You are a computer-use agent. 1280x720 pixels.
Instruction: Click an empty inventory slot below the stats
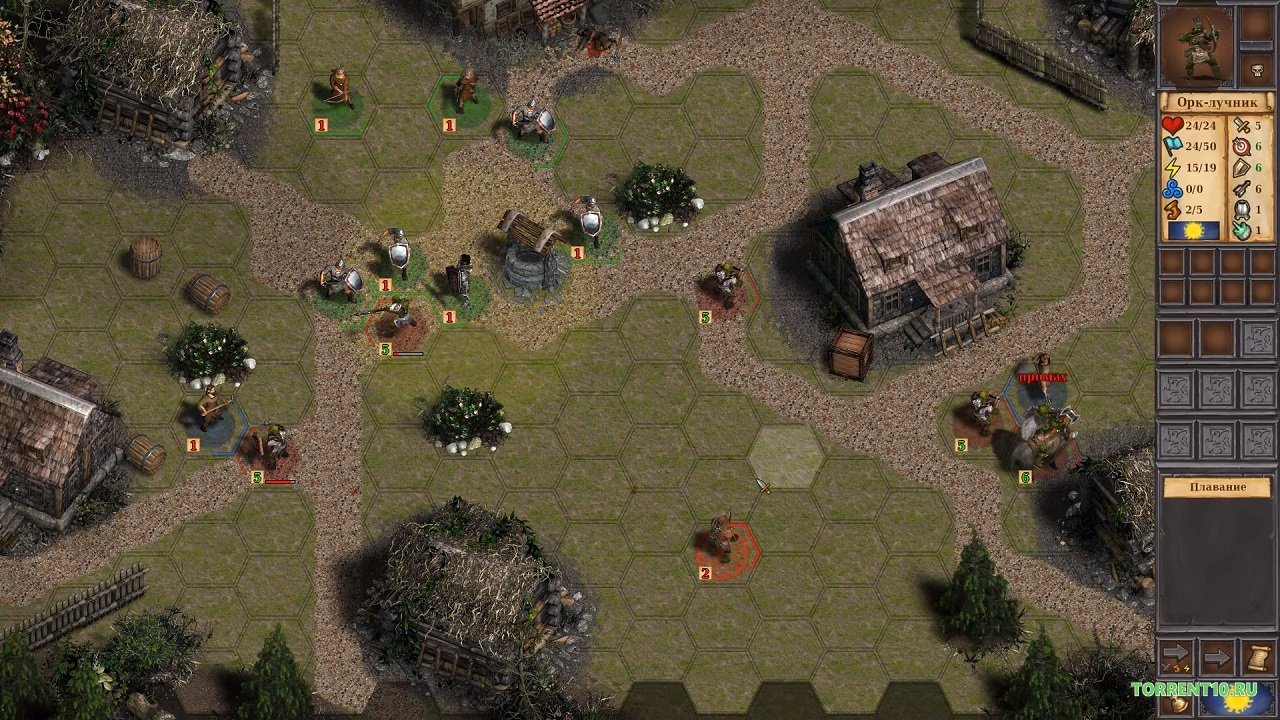(1172, 262)
